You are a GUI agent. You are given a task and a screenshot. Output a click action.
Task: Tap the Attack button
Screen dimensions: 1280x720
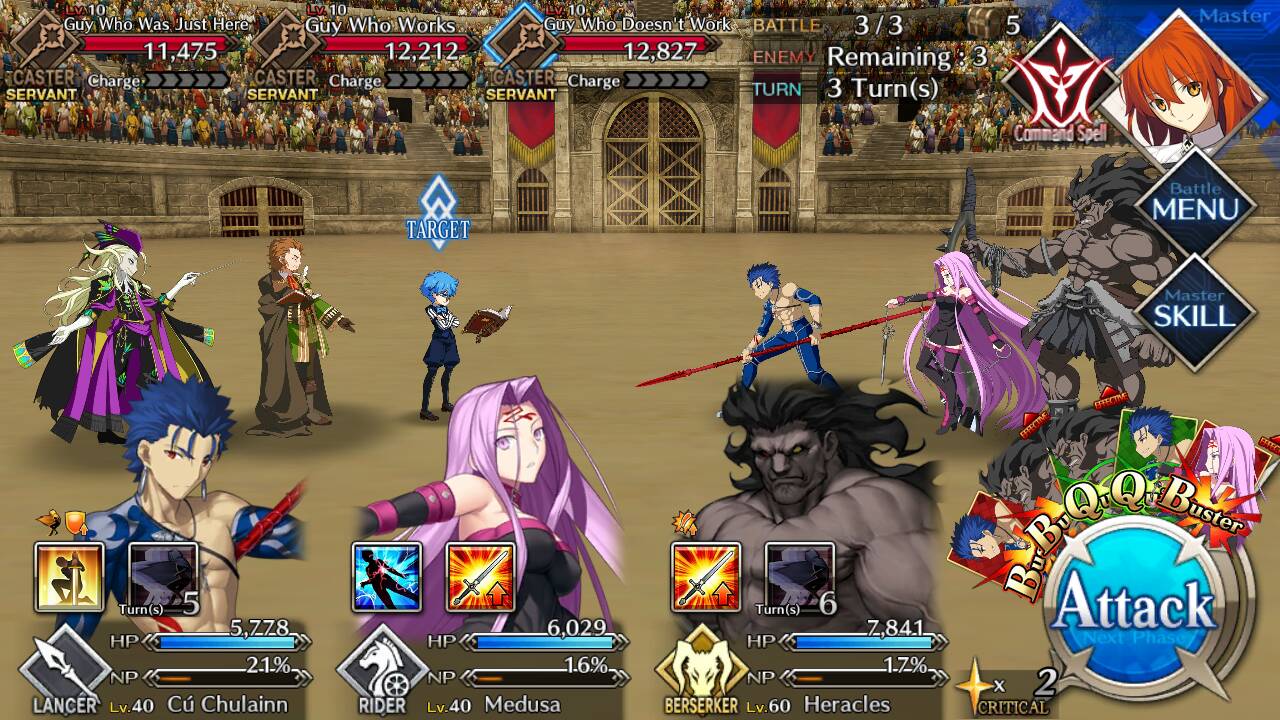pyautogui.click(x=1131, y=605)
